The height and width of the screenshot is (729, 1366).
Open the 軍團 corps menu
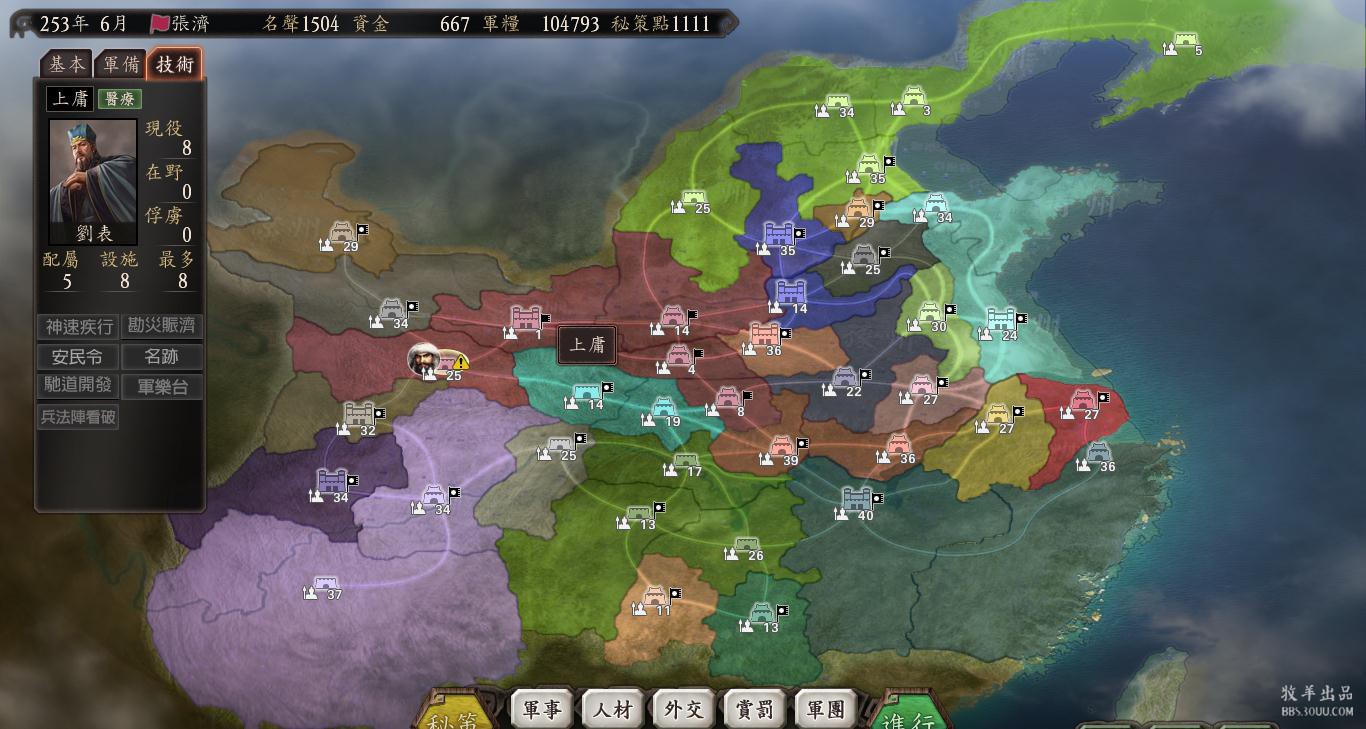826,709
